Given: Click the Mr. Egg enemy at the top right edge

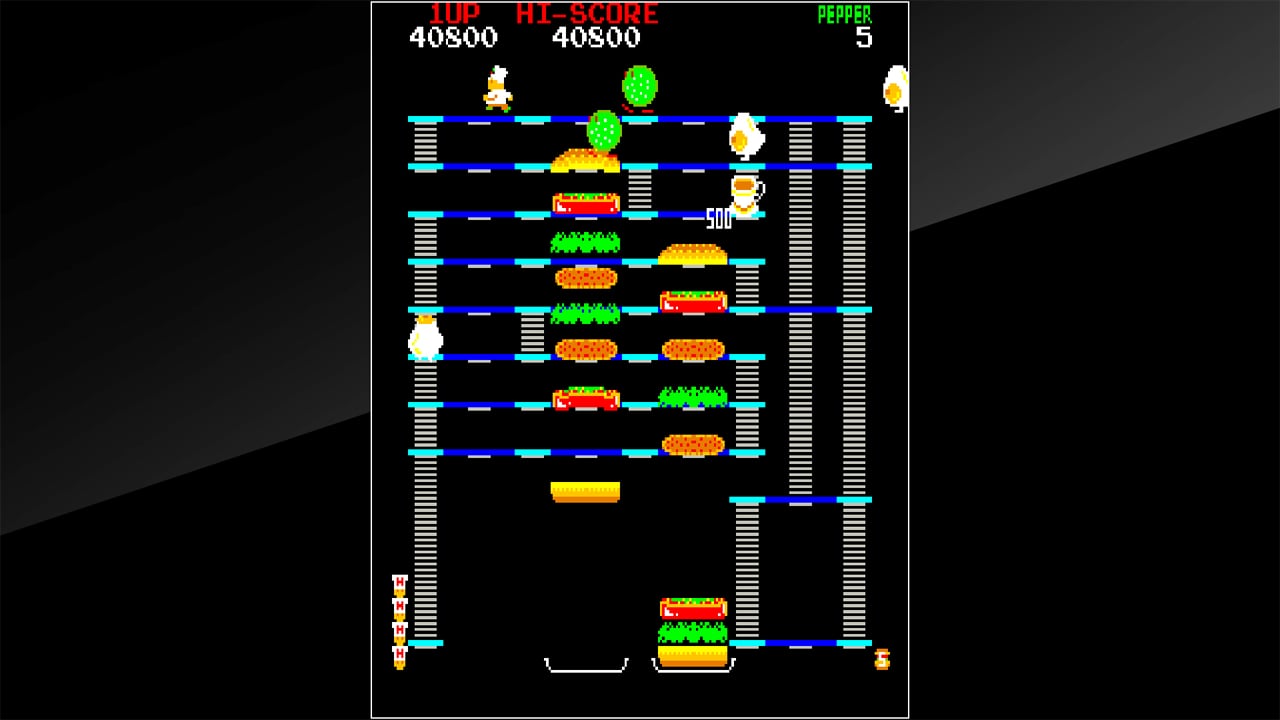Looking at the screenshot, I should click(895, 88).
